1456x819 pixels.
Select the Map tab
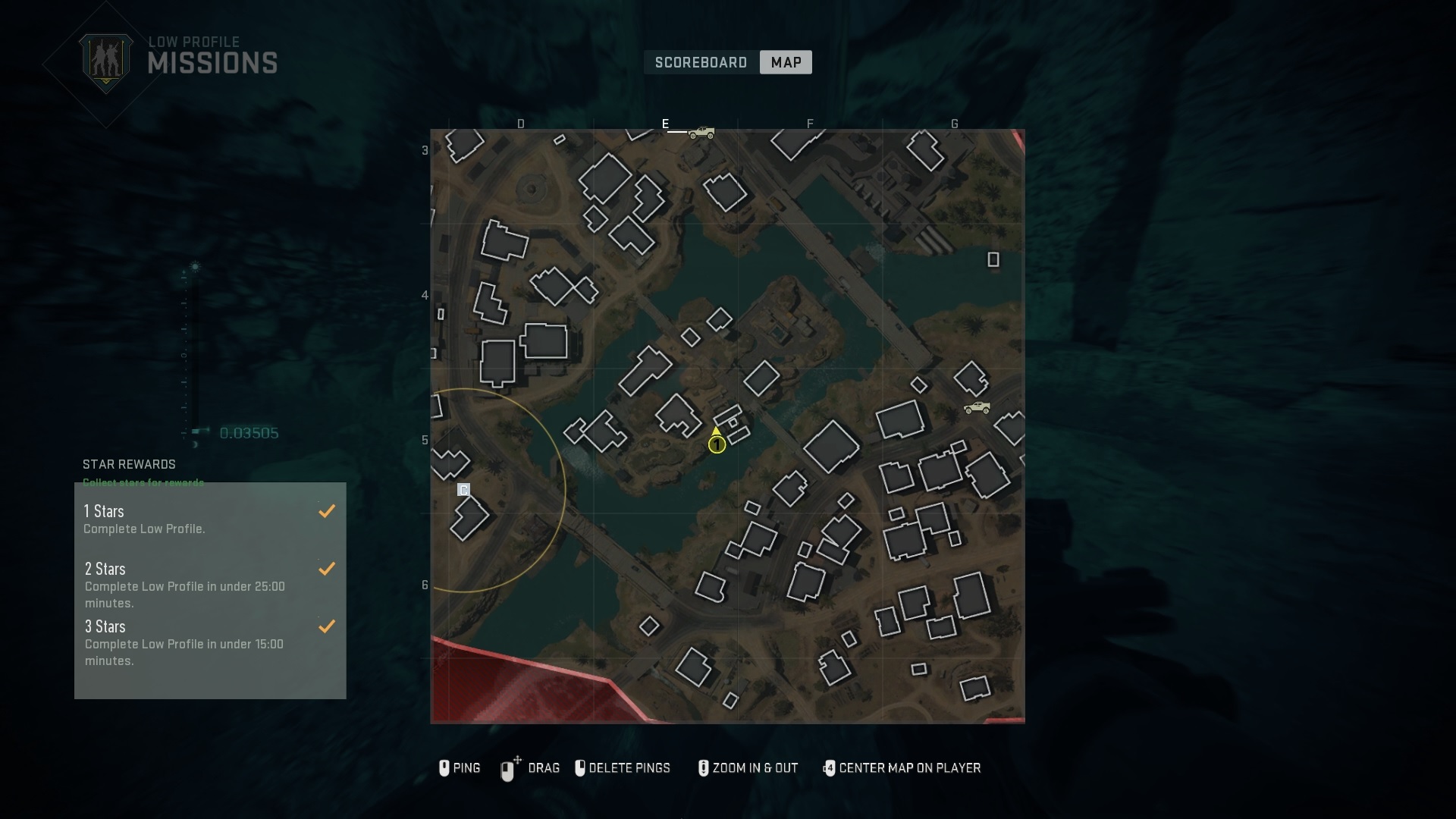point(785,62)
